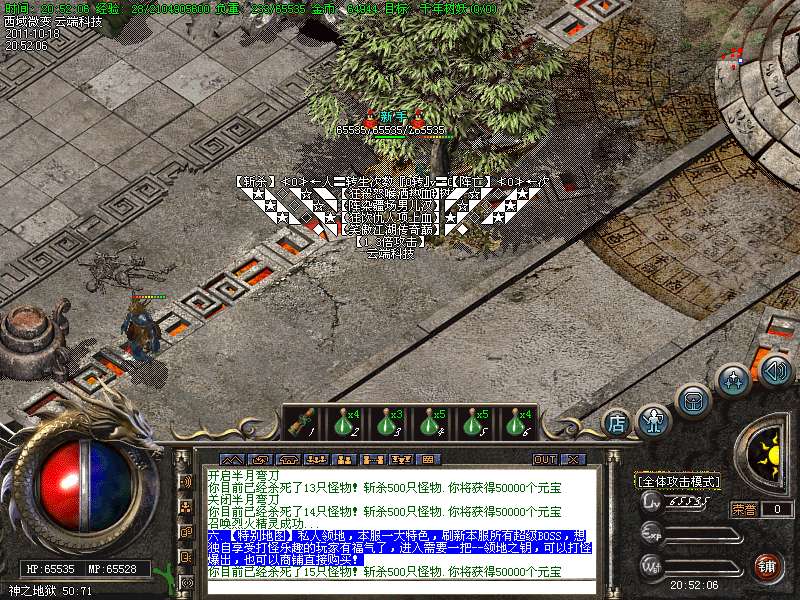The image size is (800, 600).
Task: Toggle the 全体攻击模式 attack mode label
Action: [x=678, y=482]
